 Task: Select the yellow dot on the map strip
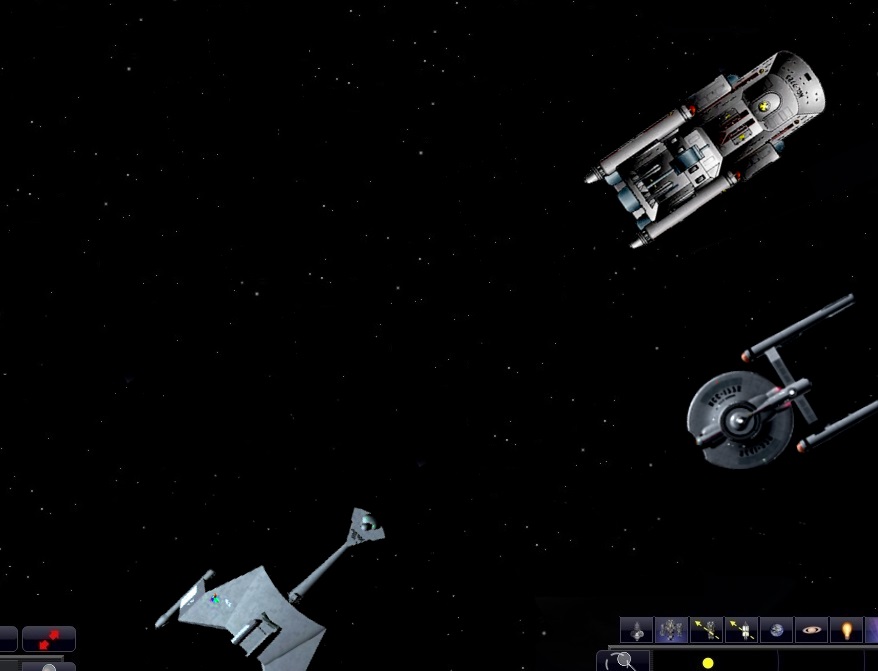coord(708,663)
